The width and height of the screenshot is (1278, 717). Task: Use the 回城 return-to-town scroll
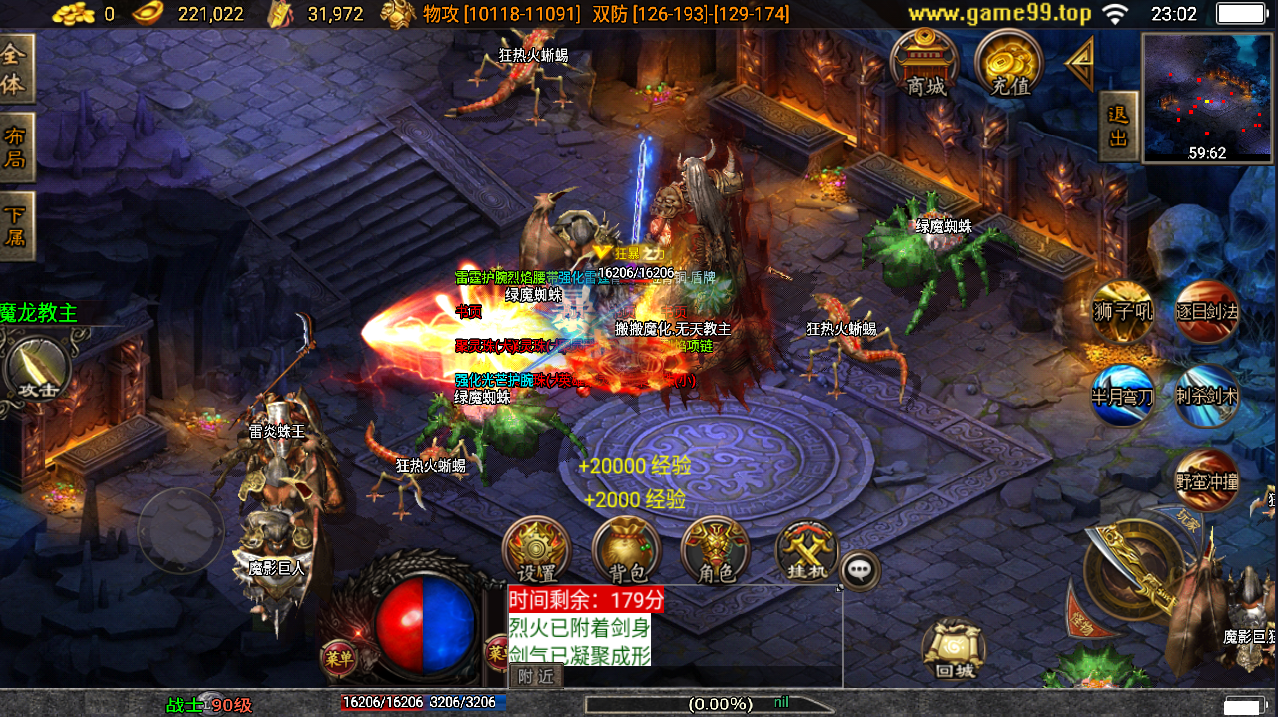[x=953, y=649]
